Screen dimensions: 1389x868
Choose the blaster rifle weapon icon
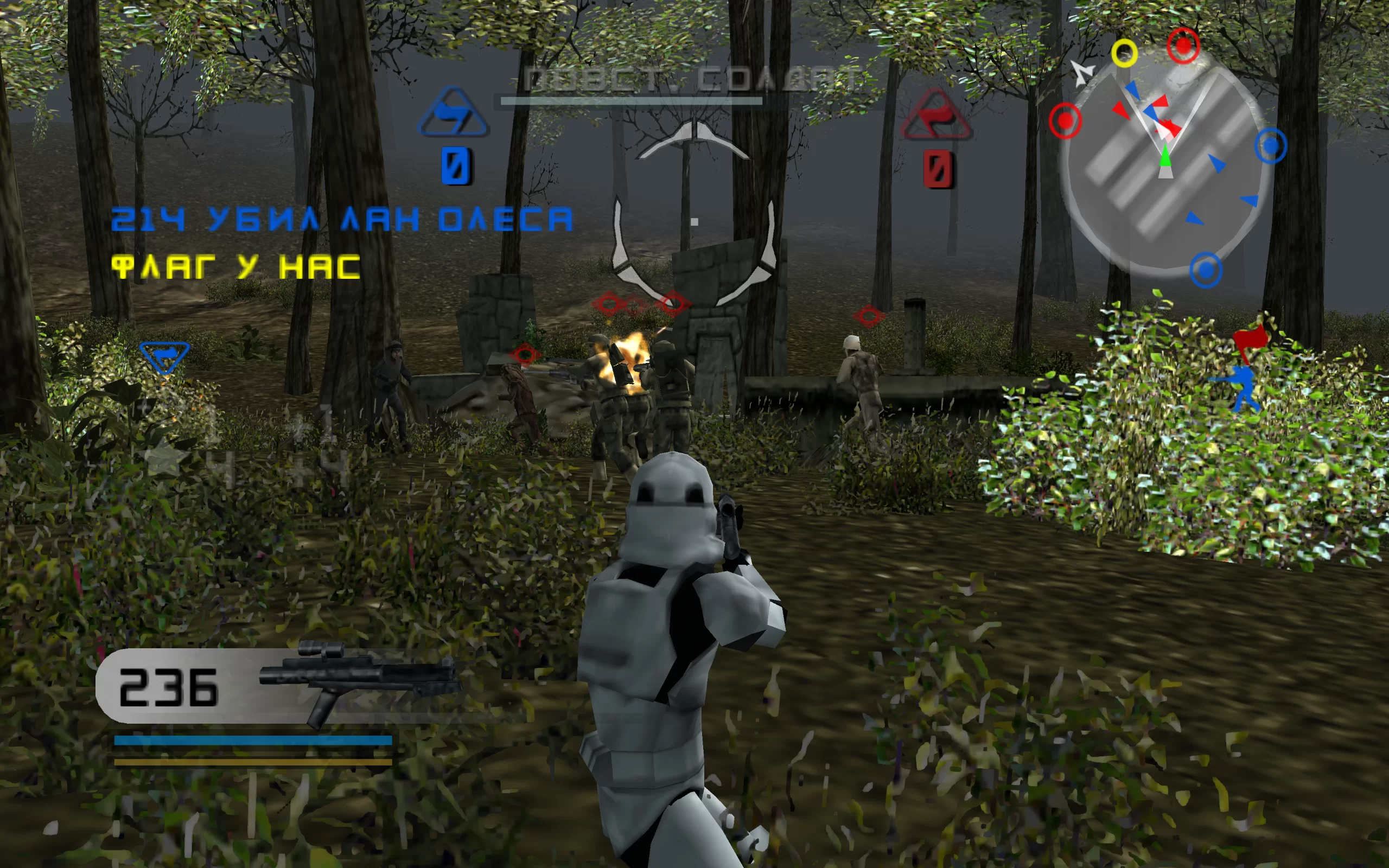point(359,680)
